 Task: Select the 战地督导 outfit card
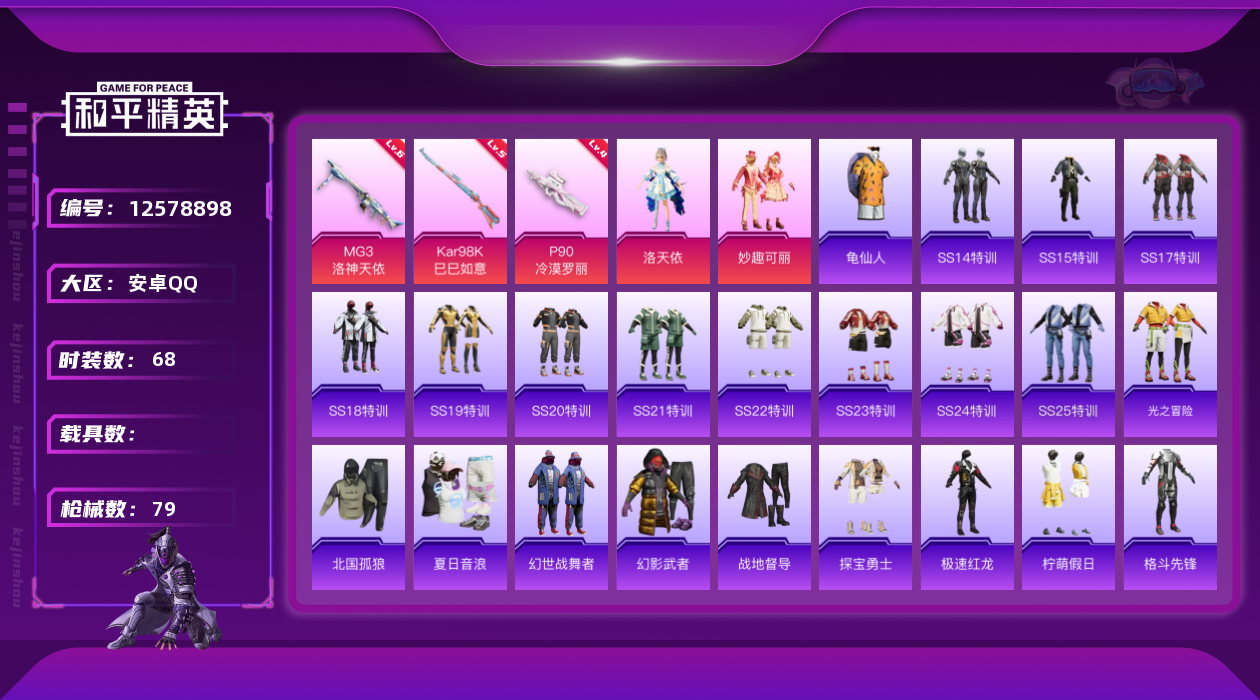tap(764, 517)
